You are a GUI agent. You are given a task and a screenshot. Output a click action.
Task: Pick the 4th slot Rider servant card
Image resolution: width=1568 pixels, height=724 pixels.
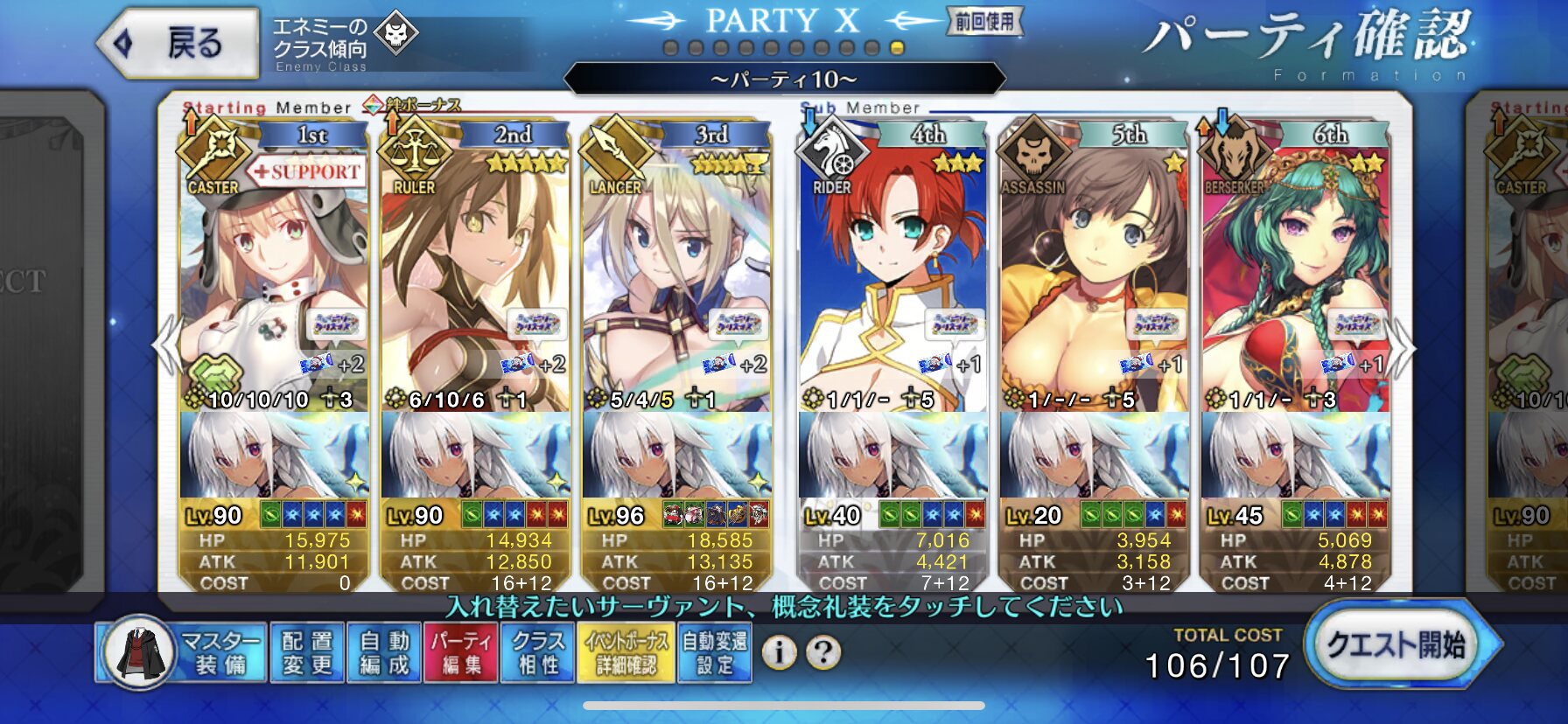tap(892, 280)
